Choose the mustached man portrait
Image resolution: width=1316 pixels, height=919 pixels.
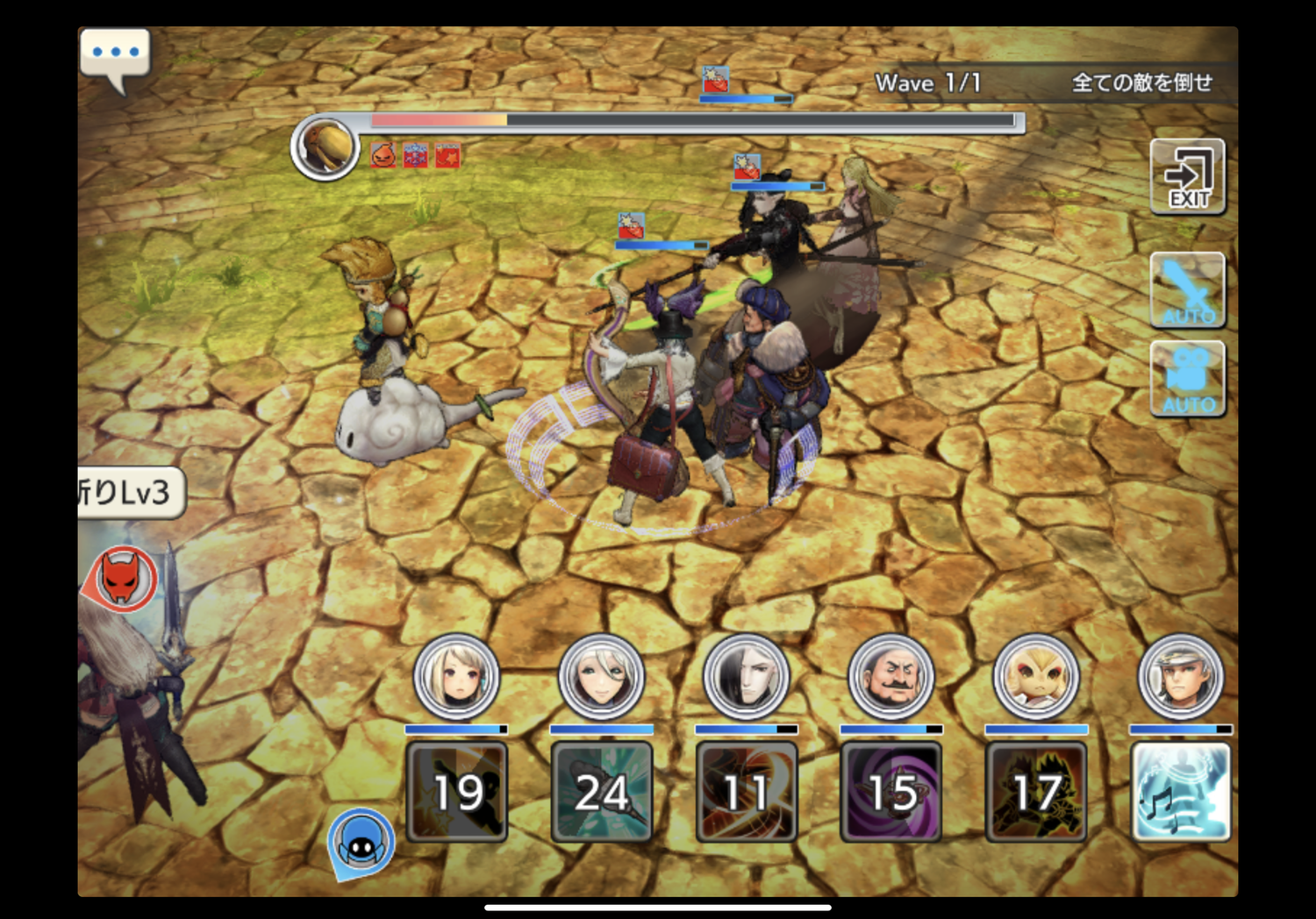[x=890, y=677]
